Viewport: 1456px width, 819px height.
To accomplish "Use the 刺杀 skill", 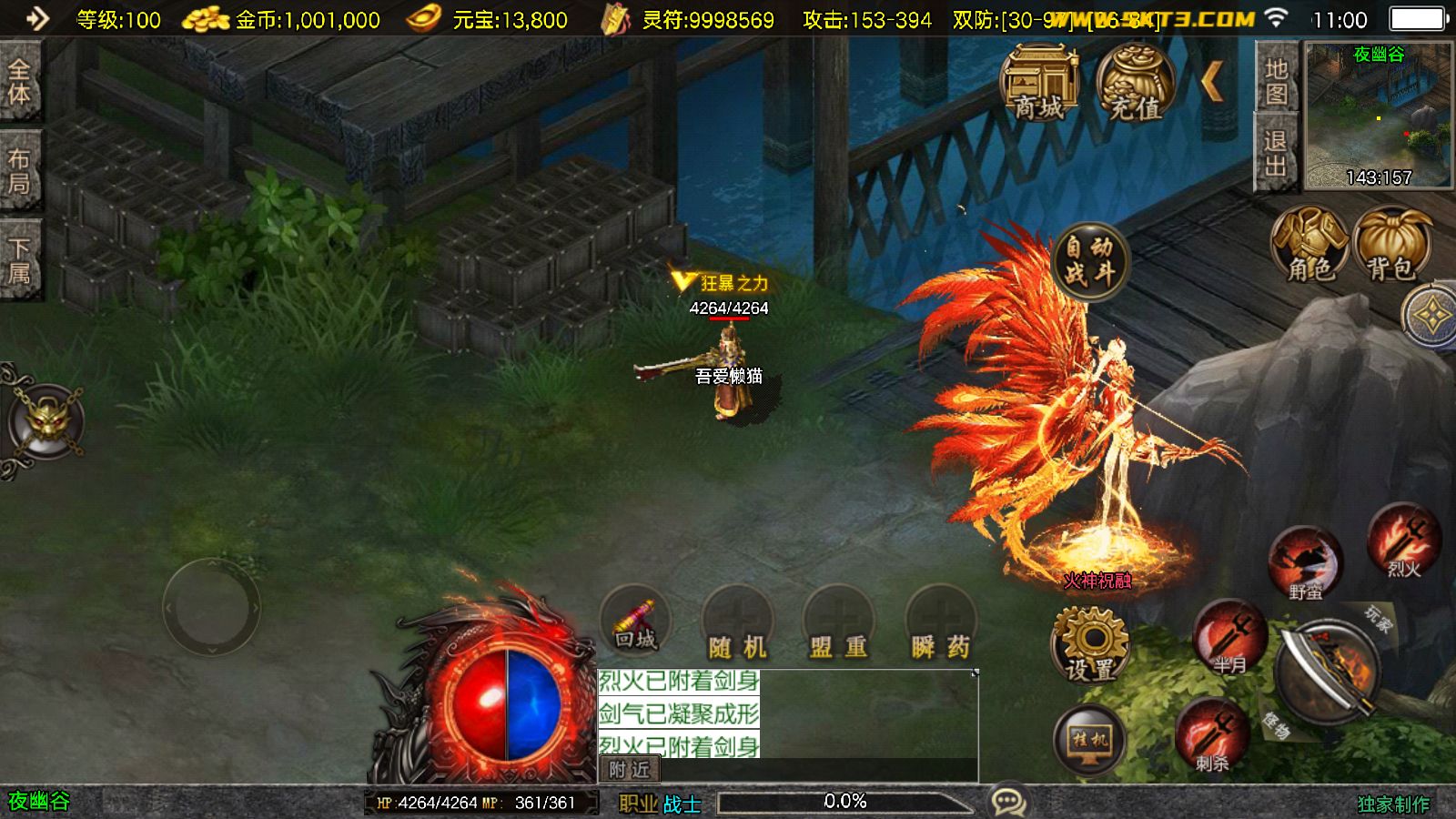I will [1211, 735].
